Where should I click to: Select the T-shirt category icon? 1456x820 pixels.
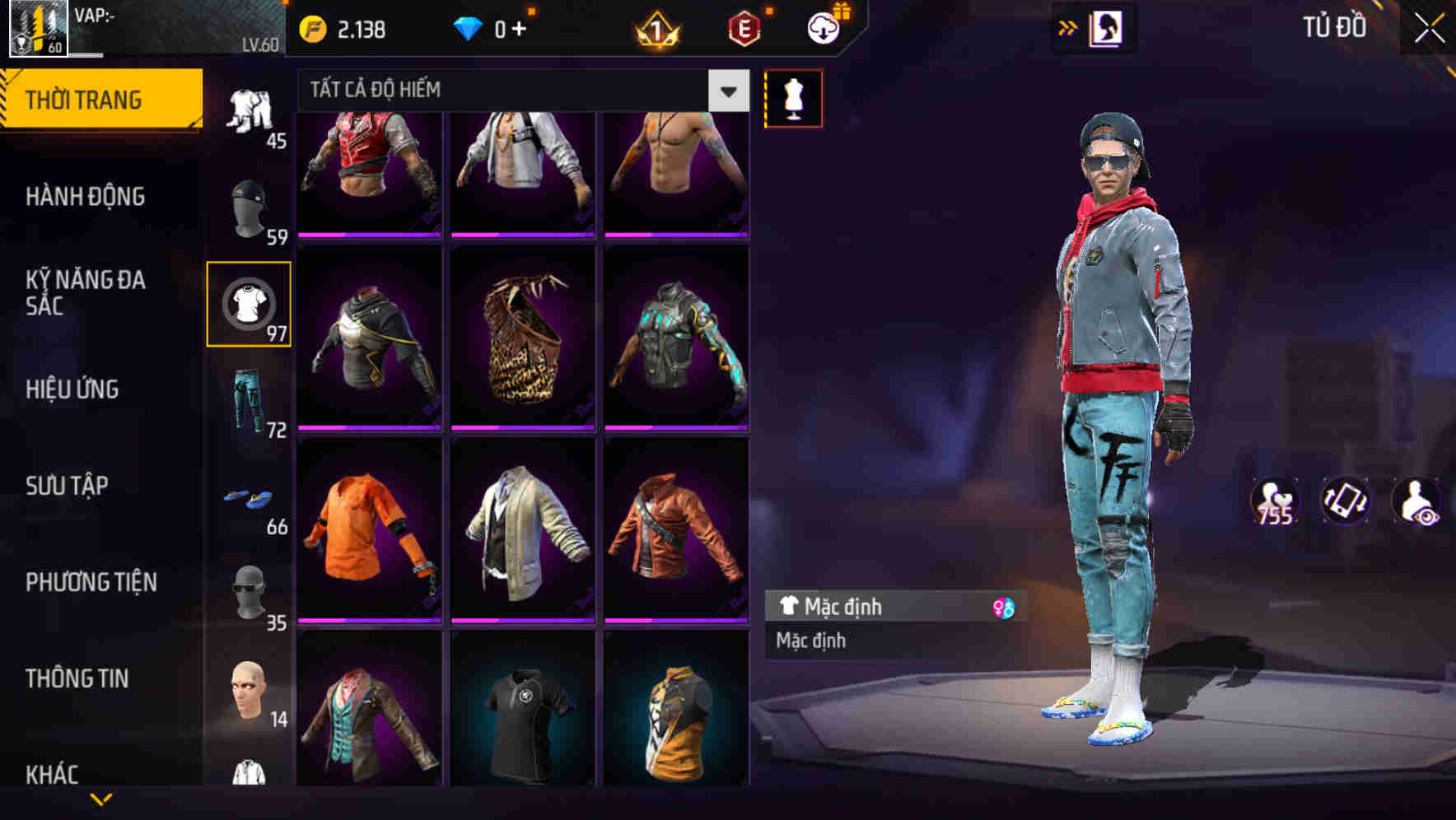coord(249,303)
